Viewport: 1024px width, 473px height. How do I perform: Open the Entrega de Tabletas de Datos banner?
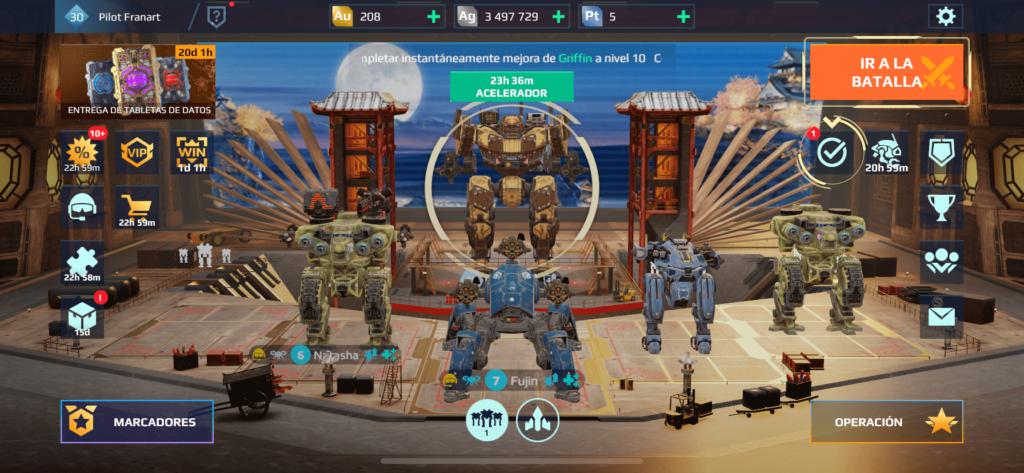tap(139, 81)
